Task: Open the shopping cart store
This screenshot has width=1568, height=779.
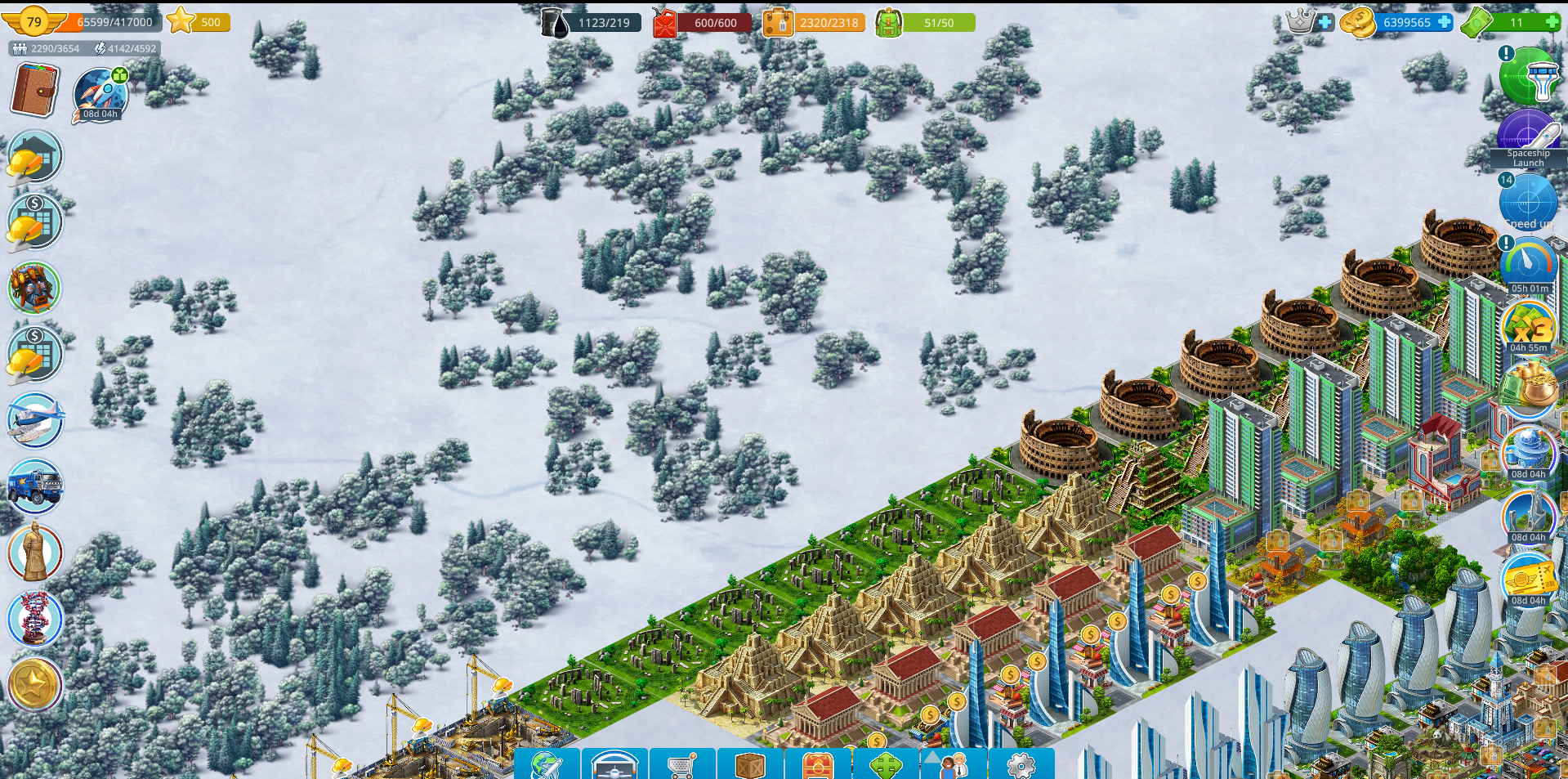Action: [682, 765]
